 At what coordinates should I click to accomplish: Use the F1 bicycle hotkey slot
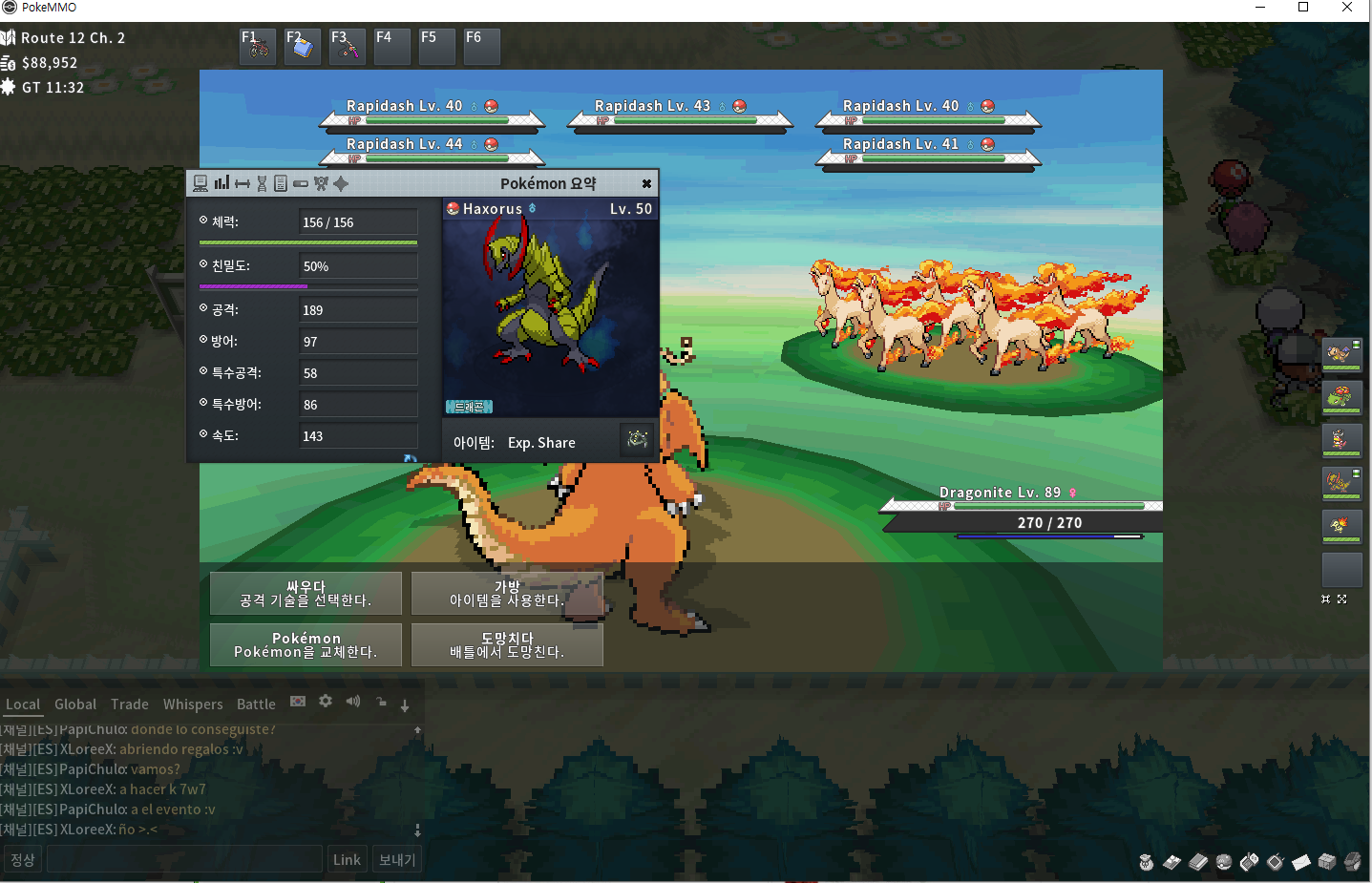(258, 46)
